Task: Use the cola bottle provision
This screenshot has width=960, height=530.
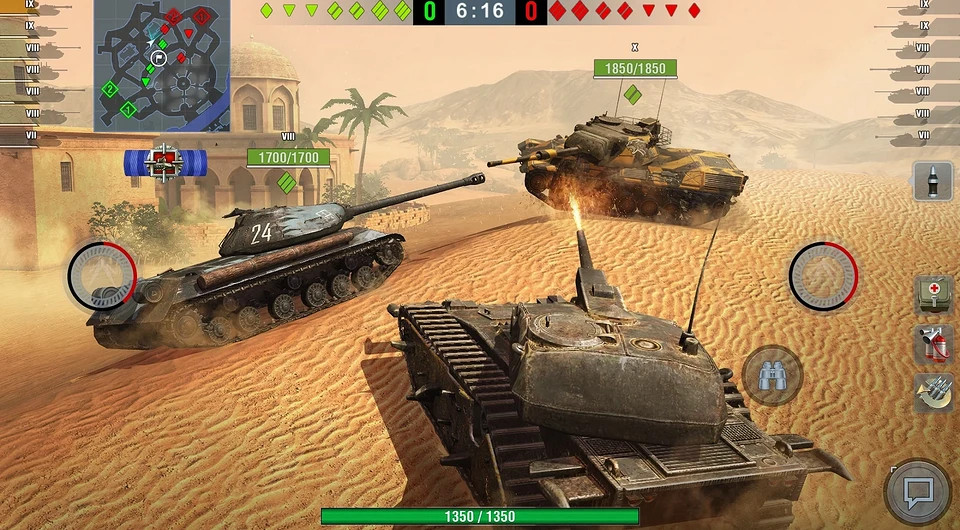Action: click(932, 182)
